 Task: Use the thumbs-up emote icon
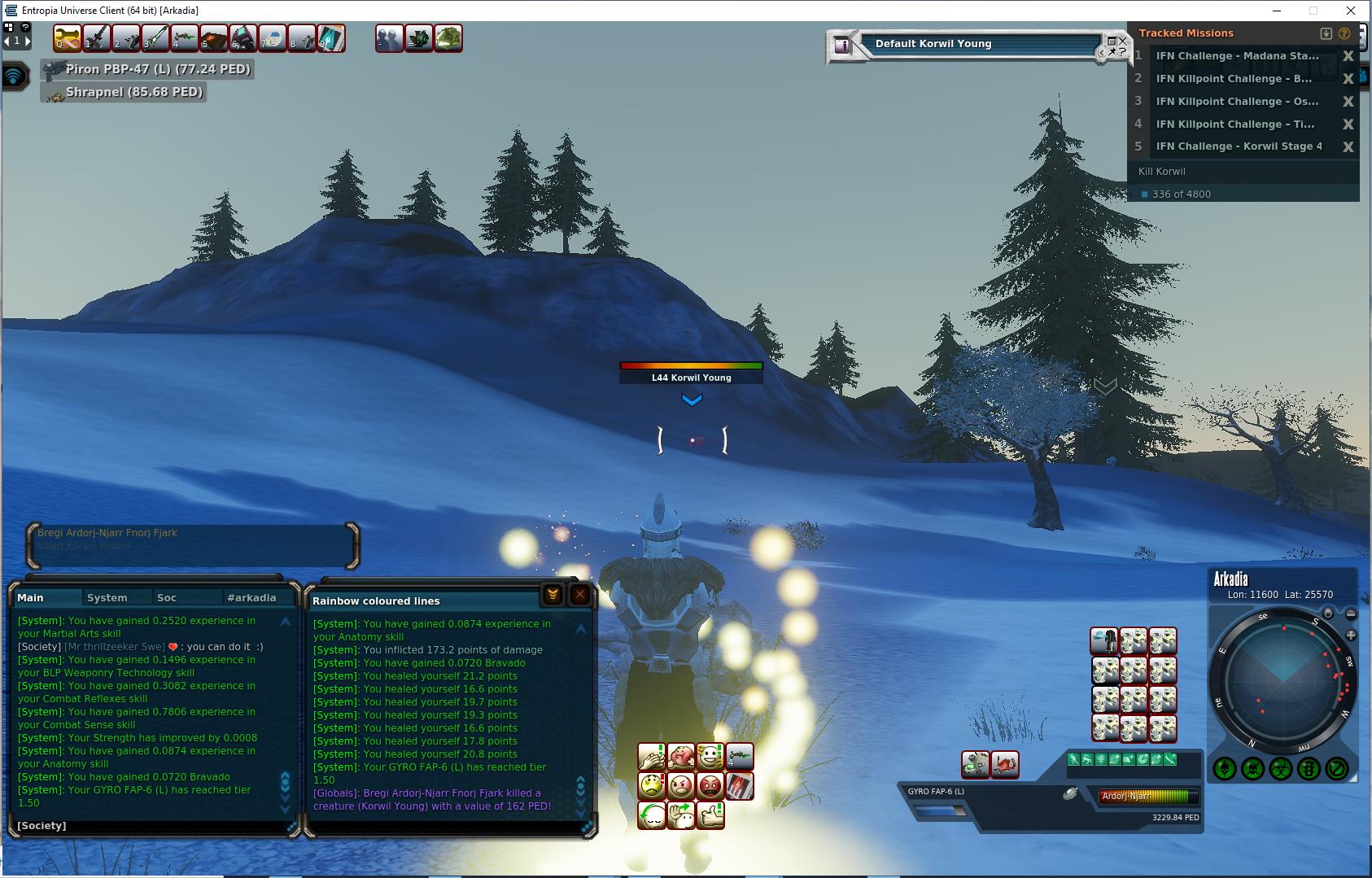pos(710,815)
